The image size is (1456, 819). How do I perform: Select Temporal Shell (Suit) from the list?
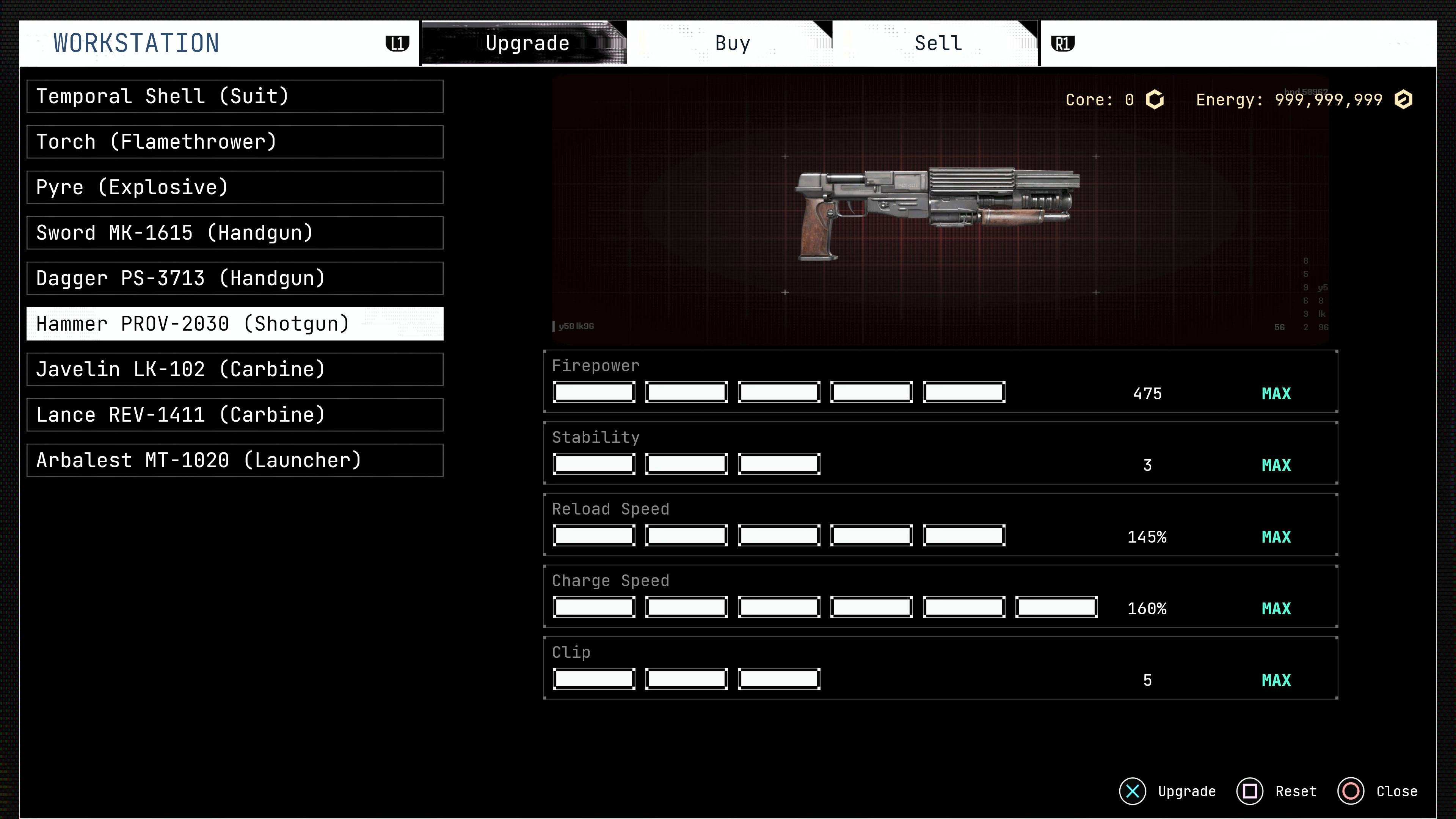235,97
